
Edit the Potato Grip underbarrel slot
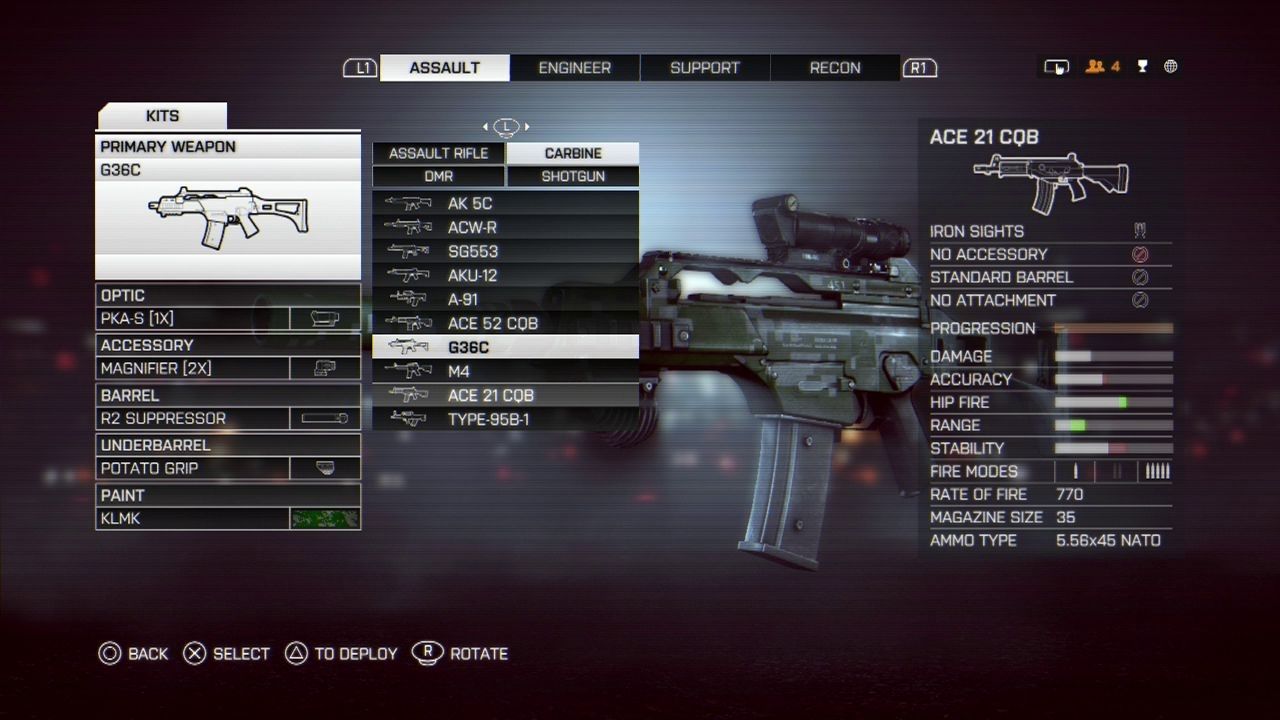point(228,468)
